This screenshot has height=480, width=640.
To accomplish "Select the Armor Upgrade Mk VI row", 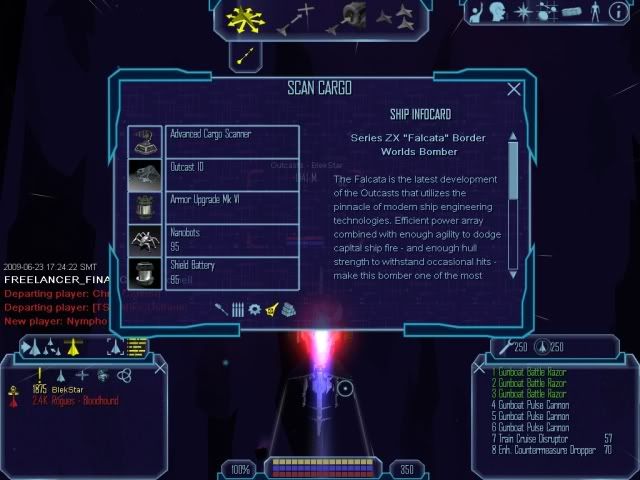I will pos(213,207).
